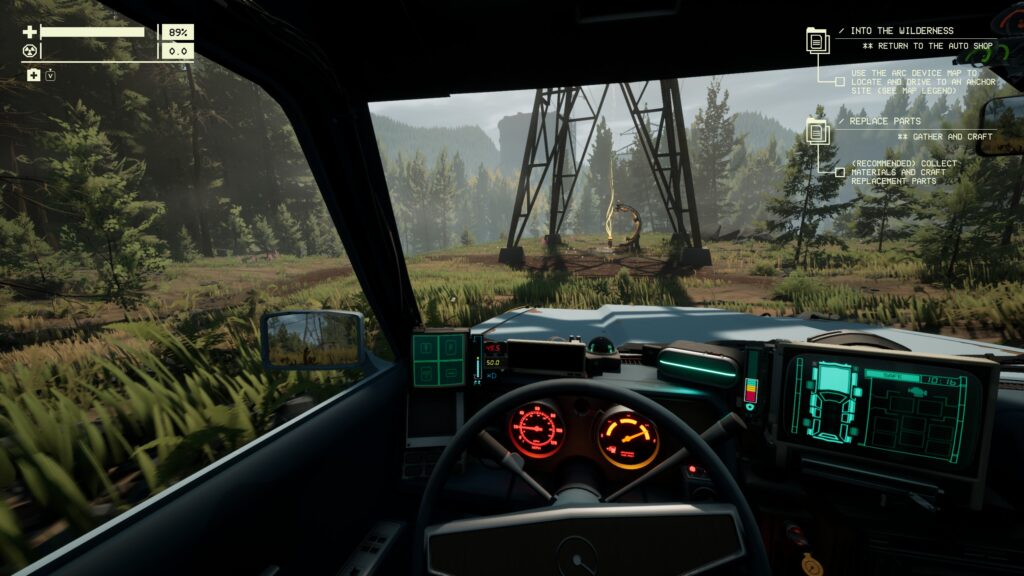Image resolution: width=1024 pixels, height=576 pixels.
Task: Click the Replace Parts folder icon
Action: pyautogui.click(x=818, y=131)
